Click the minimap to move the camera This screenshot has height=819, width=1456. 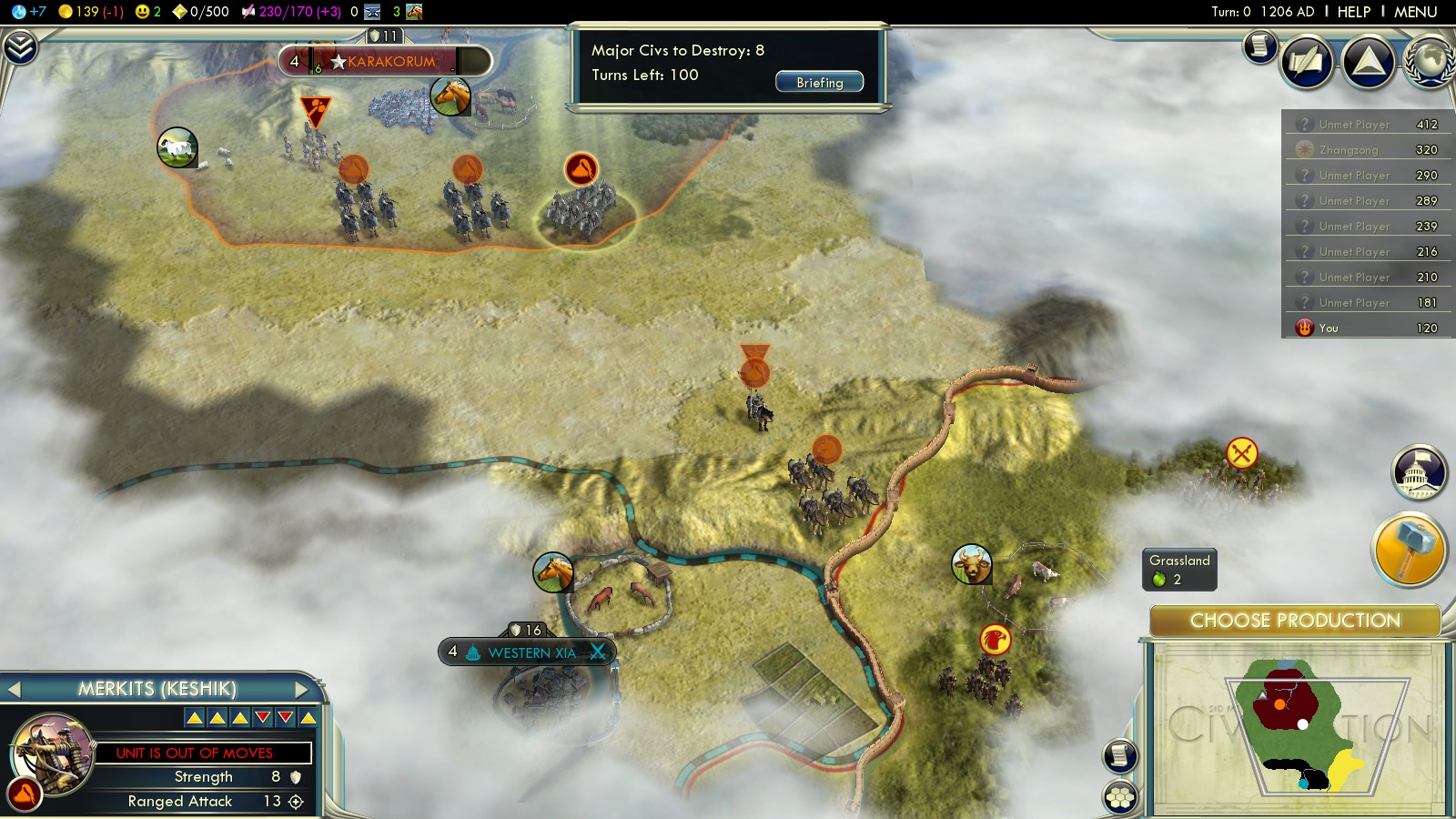tap(1296, 728)
